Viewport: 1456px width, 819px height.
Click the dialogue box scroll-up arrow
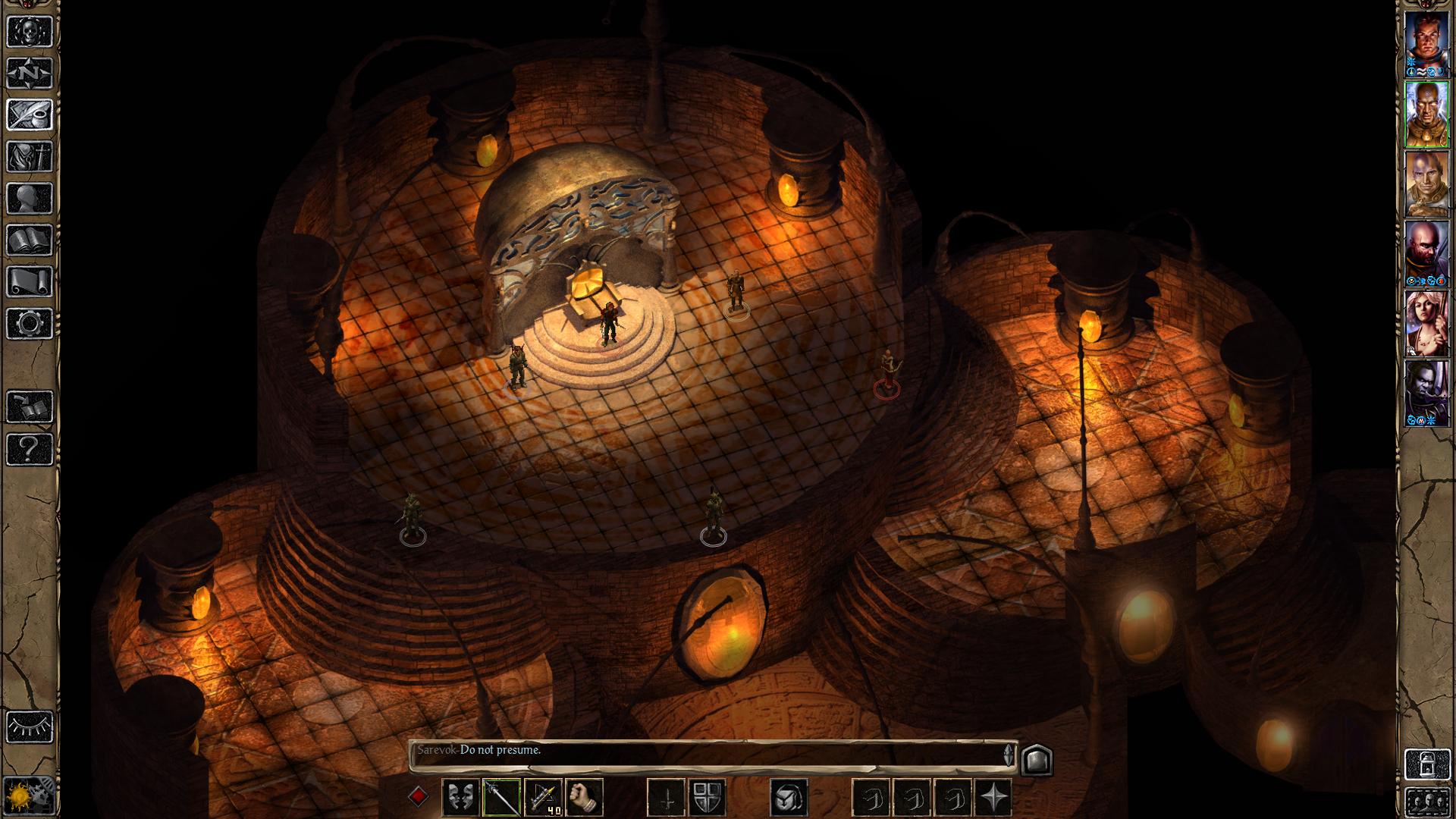tap(1009, 748)
